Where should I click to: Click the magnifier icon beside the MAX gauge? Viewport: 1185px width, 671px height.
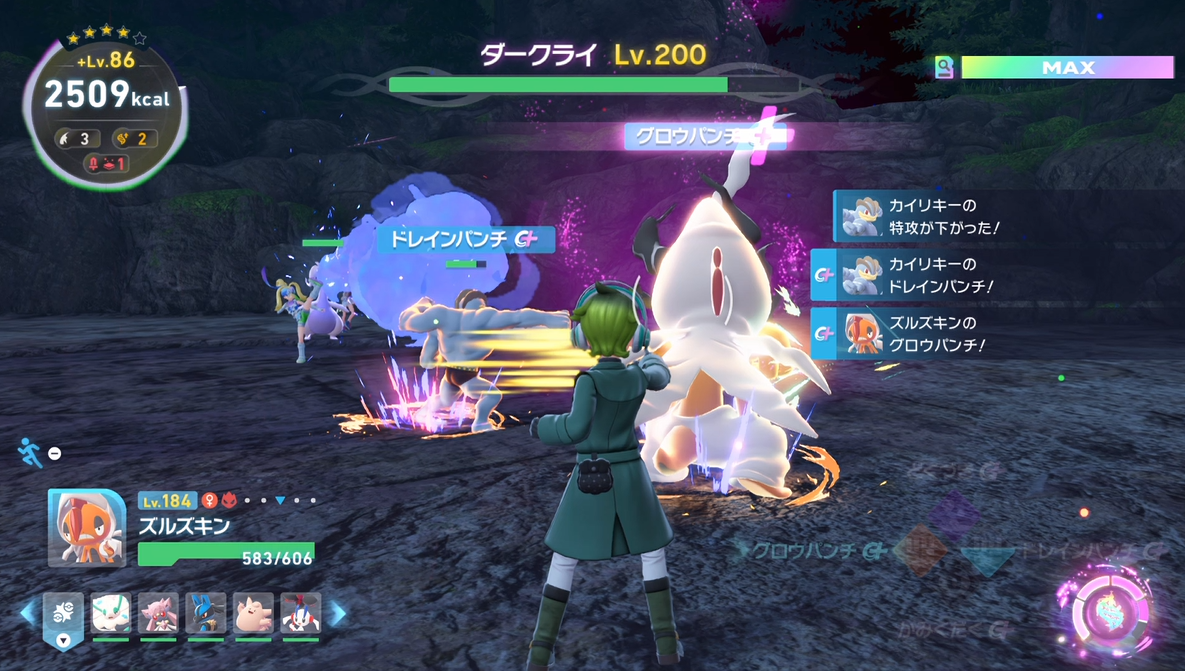click(944, 67)
